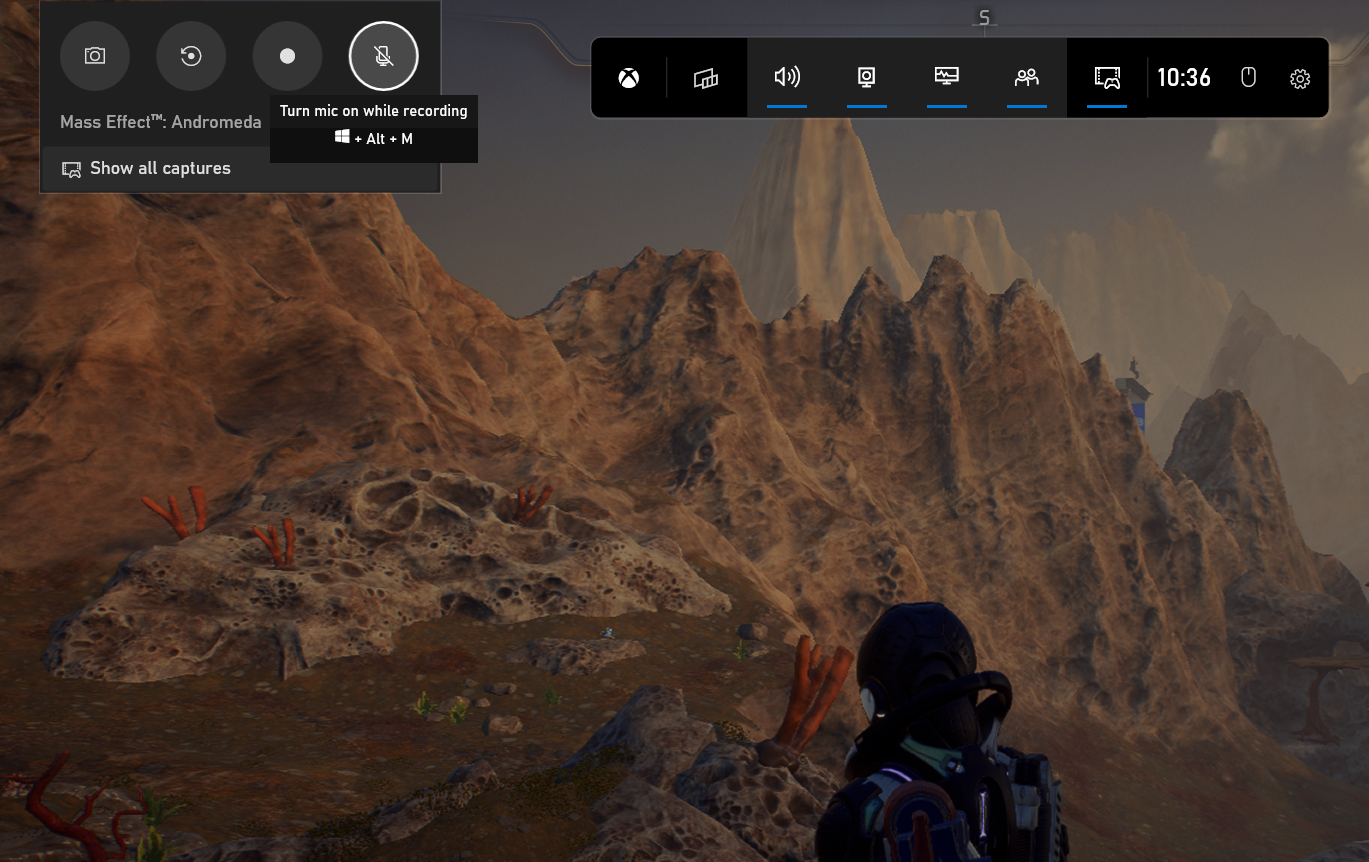Click the captures icon beside Show all captures

click(x=70, y=168)
